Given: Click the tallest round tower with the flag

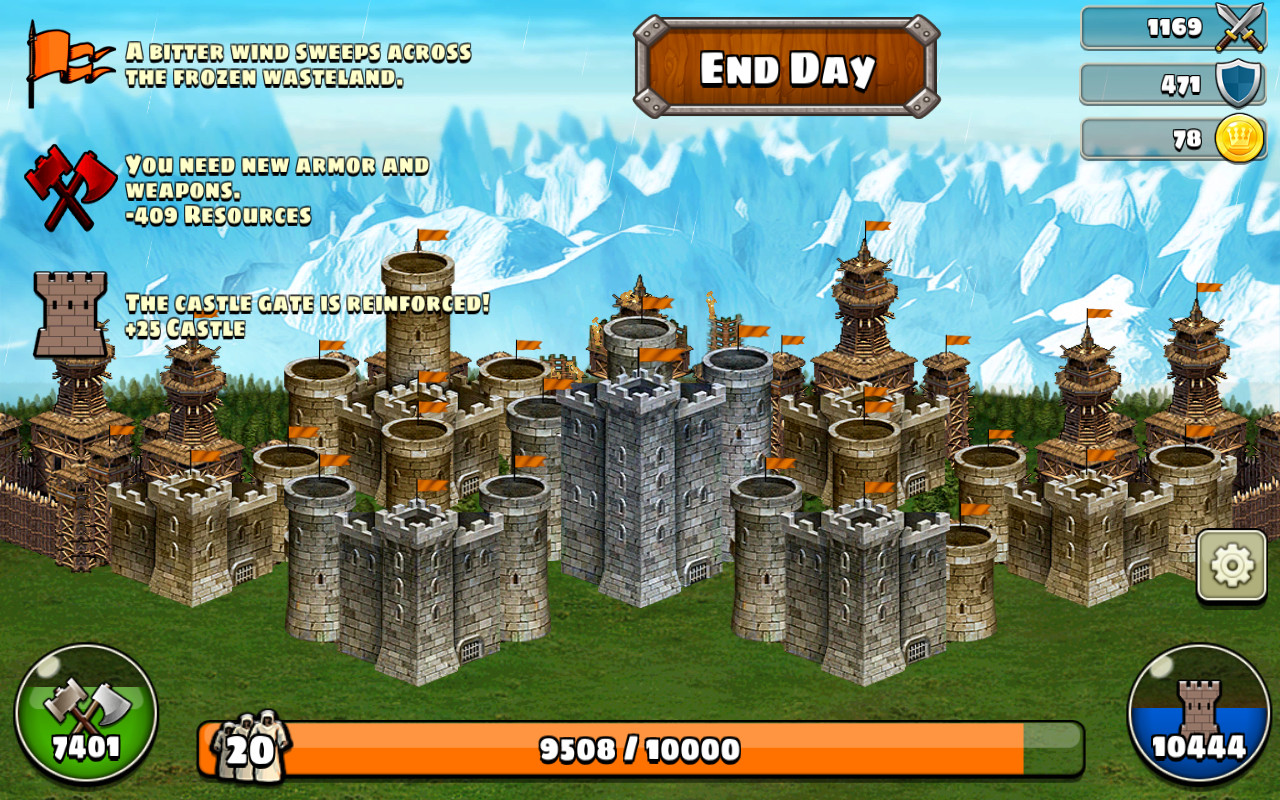Looking at the screenshot, I should (420, 310).
